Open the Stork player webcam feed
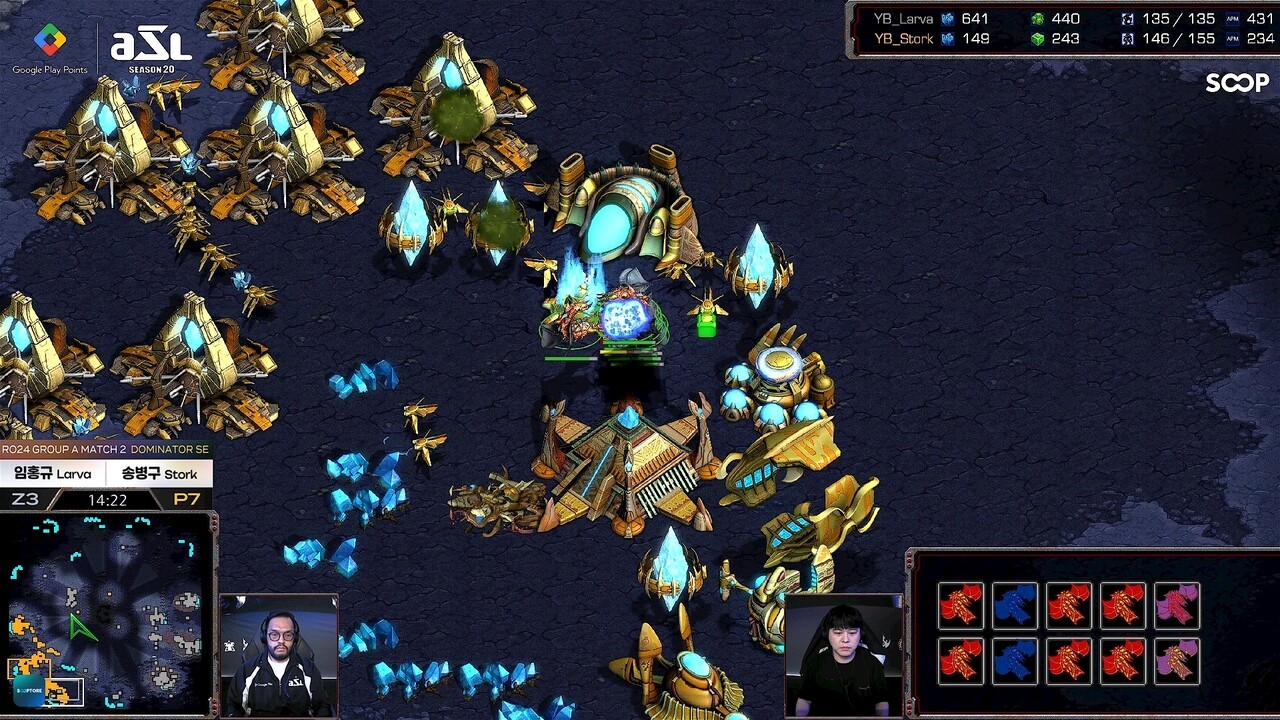Screen dimensions: 1280x720 pos(844,655)
